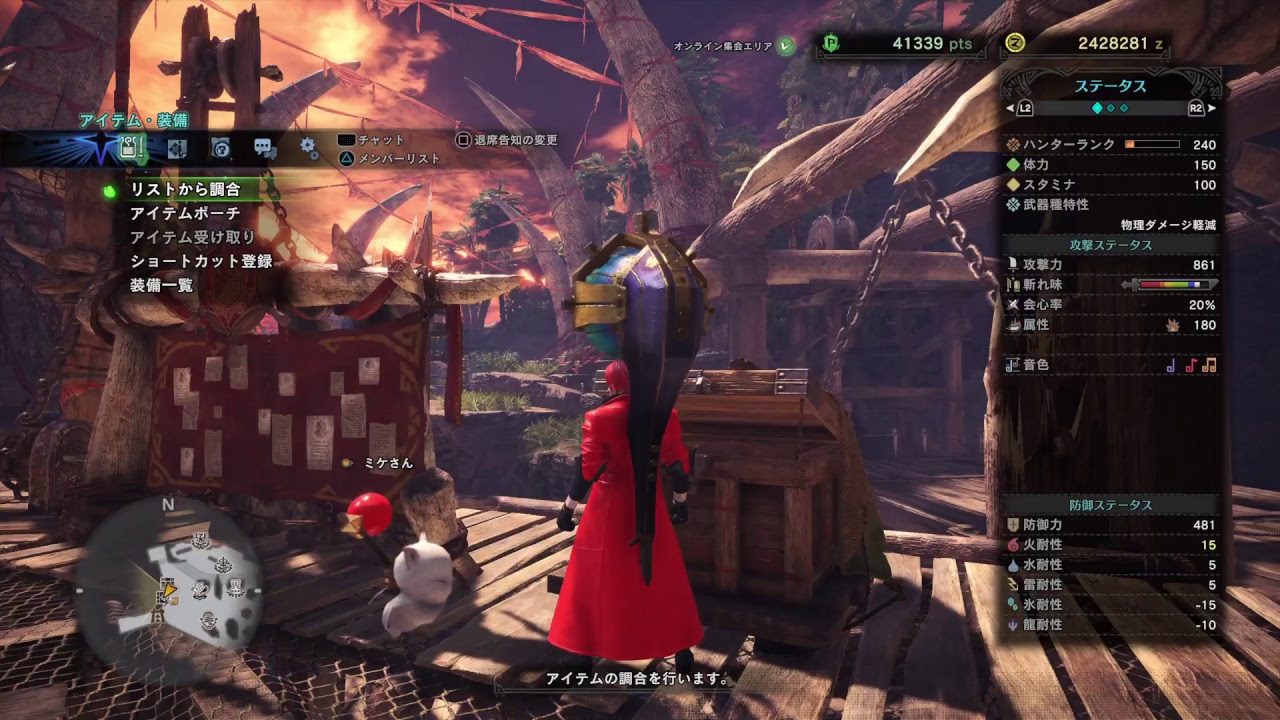The width and height of the screenshot is (1280, 720).
Task: Click the green checkmark beside オンライン集会エリア
Action: 784,47
